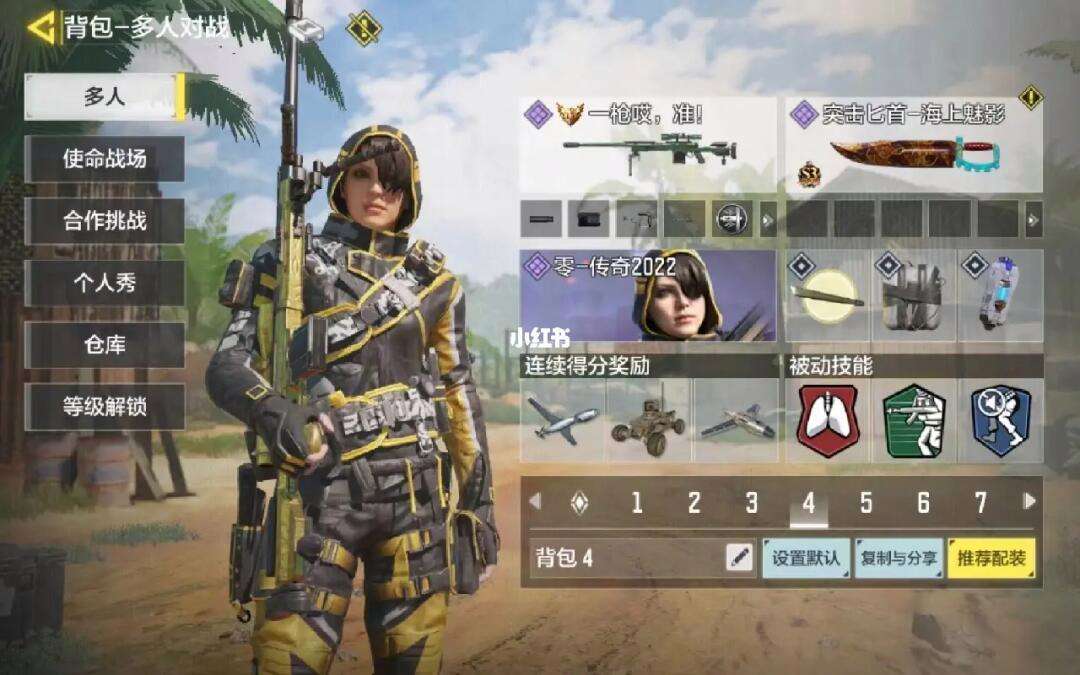1080x675 pixels.
Task: Open the 使命战场 loadout section
Action: point(104,159)
